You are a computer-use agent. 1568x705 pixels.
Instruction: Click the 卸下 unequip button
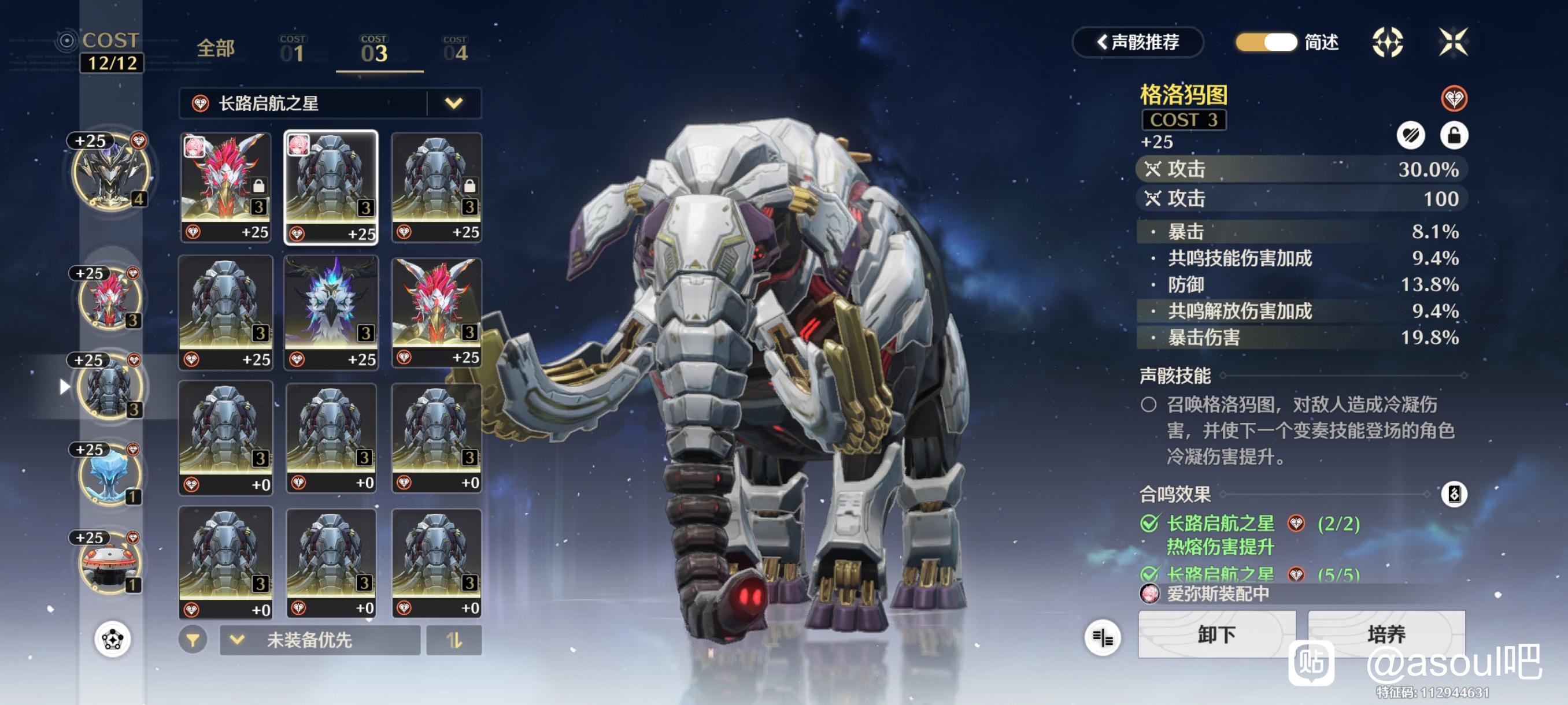coord(1216,634)
